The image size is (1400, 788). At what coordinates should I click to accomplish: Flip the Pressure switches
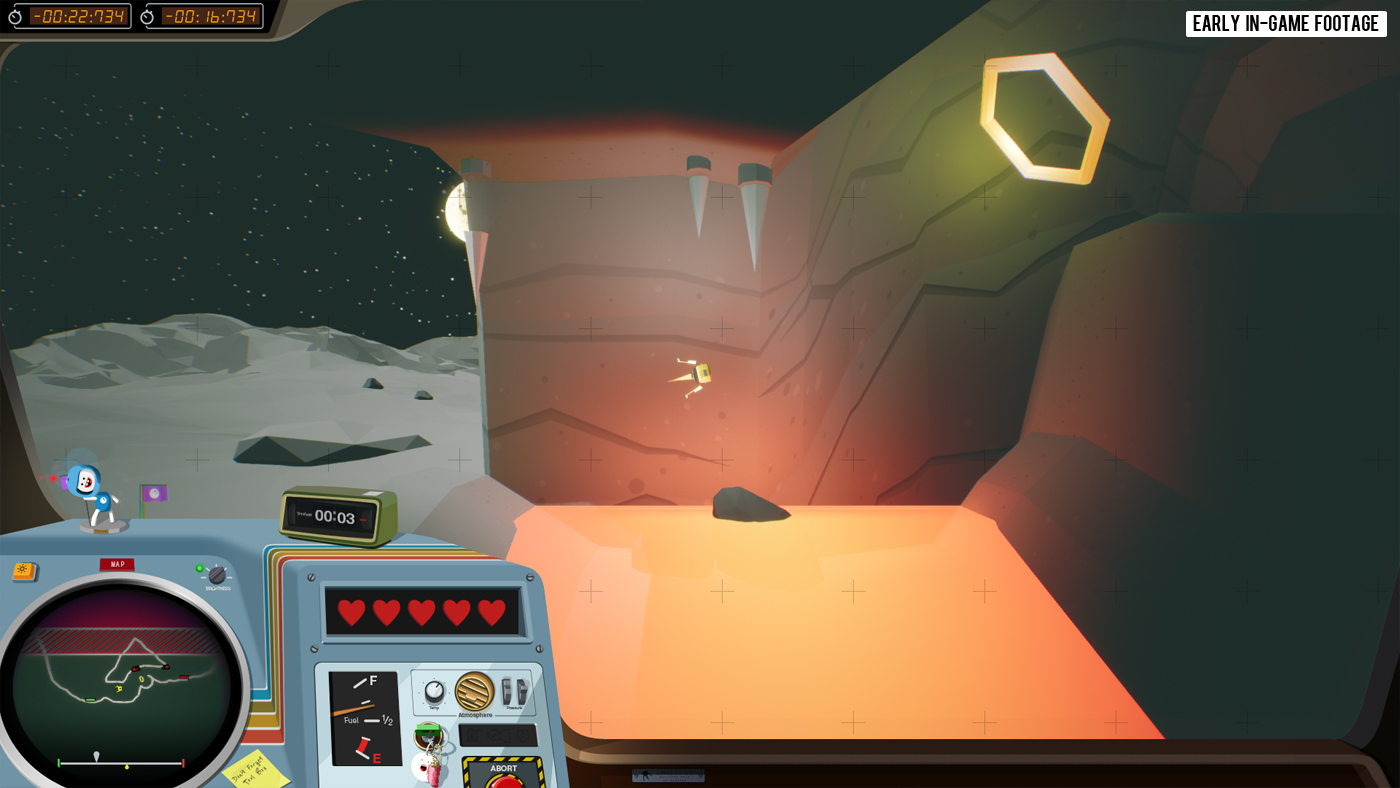[x=513, y=692]
